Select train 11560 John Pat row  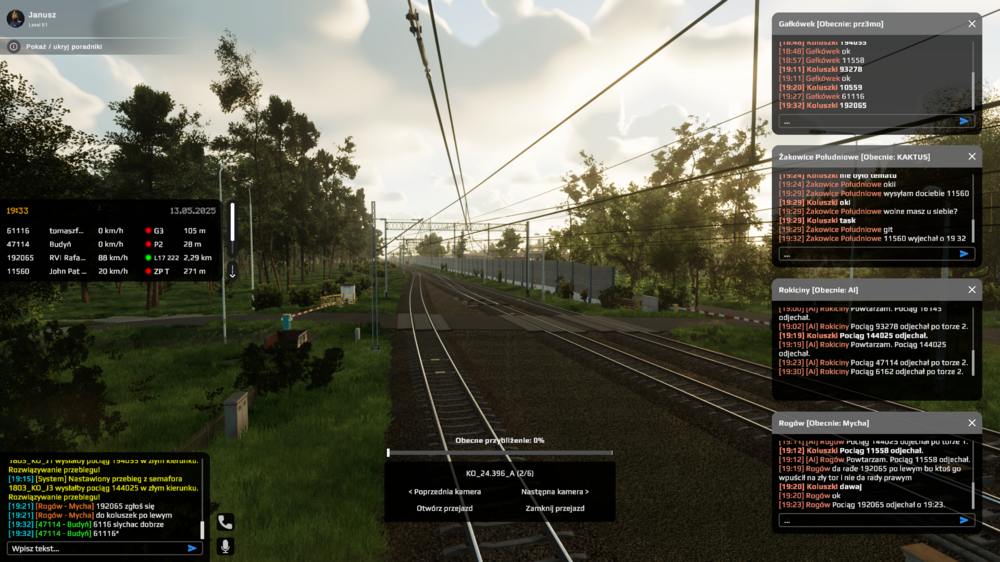[x=108, y=271]
